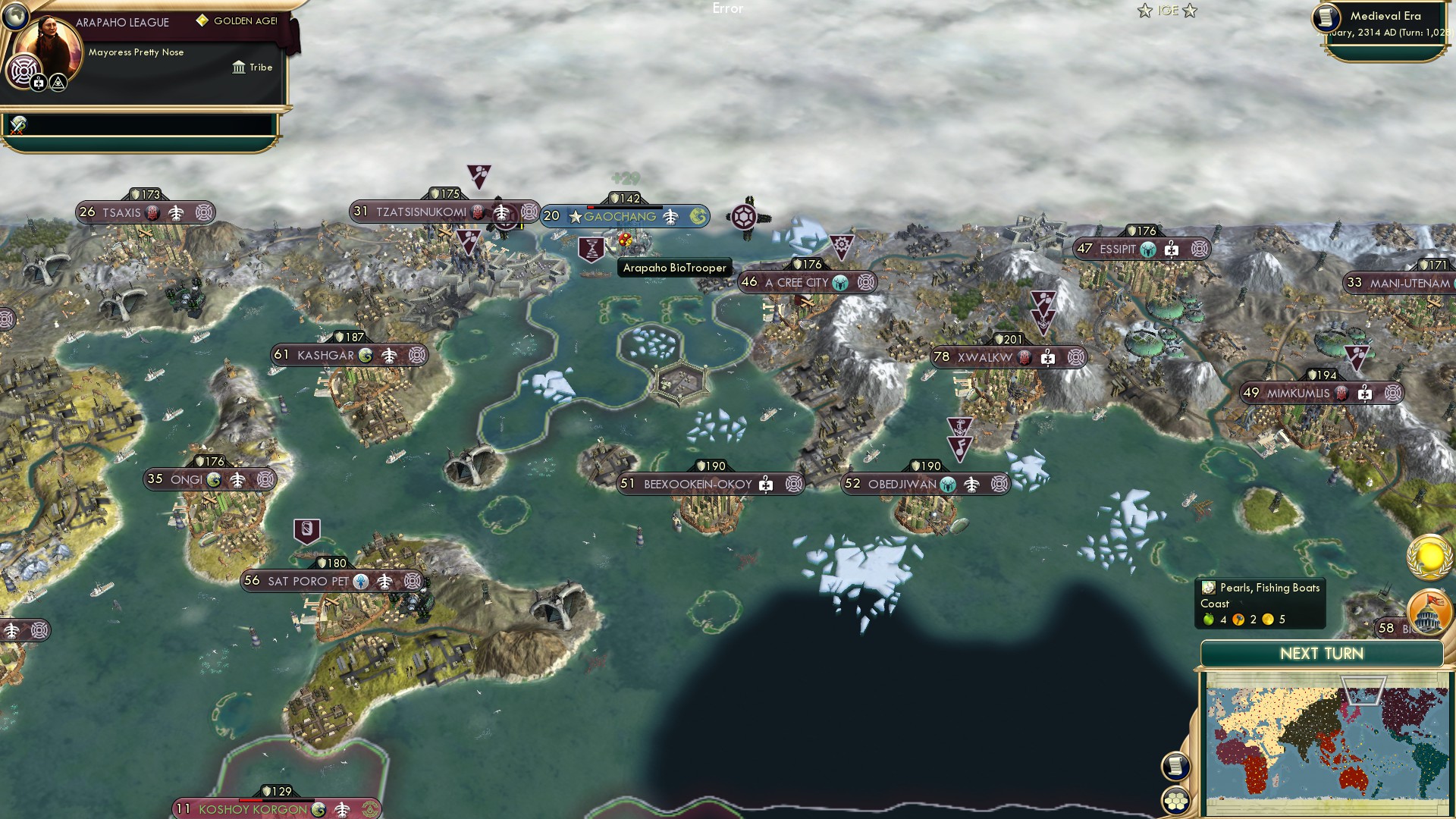Open espionage with the eye-pyramid icon
Screen dimensions: 1456x819
pyautogui.click(x=58, y=83)
